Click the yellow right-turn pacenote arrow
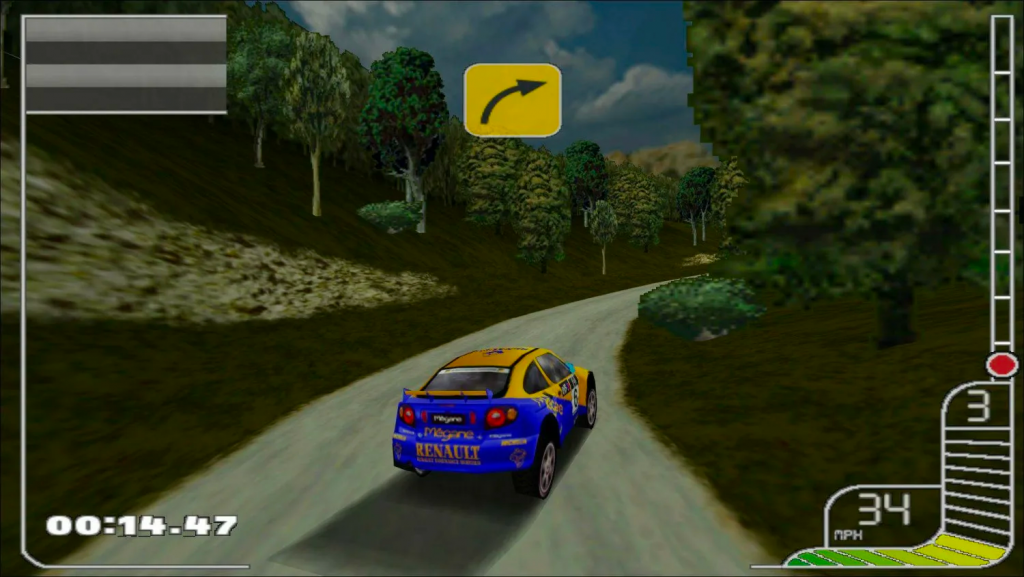Image resolution: width=1024 pixels, height=577 pixels. click(512, 100)
